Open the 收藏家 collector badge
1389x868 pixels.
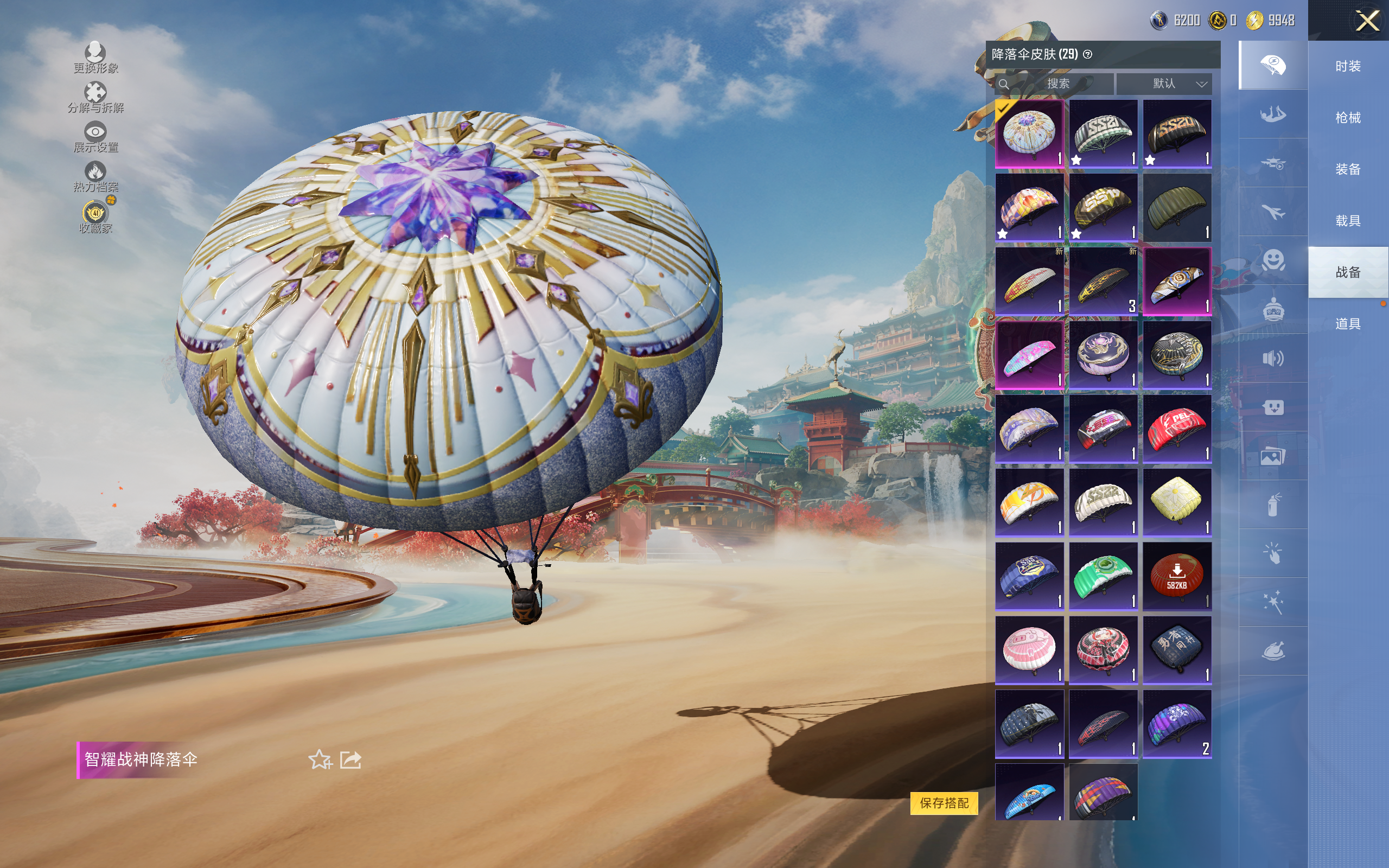click(95, 216)
